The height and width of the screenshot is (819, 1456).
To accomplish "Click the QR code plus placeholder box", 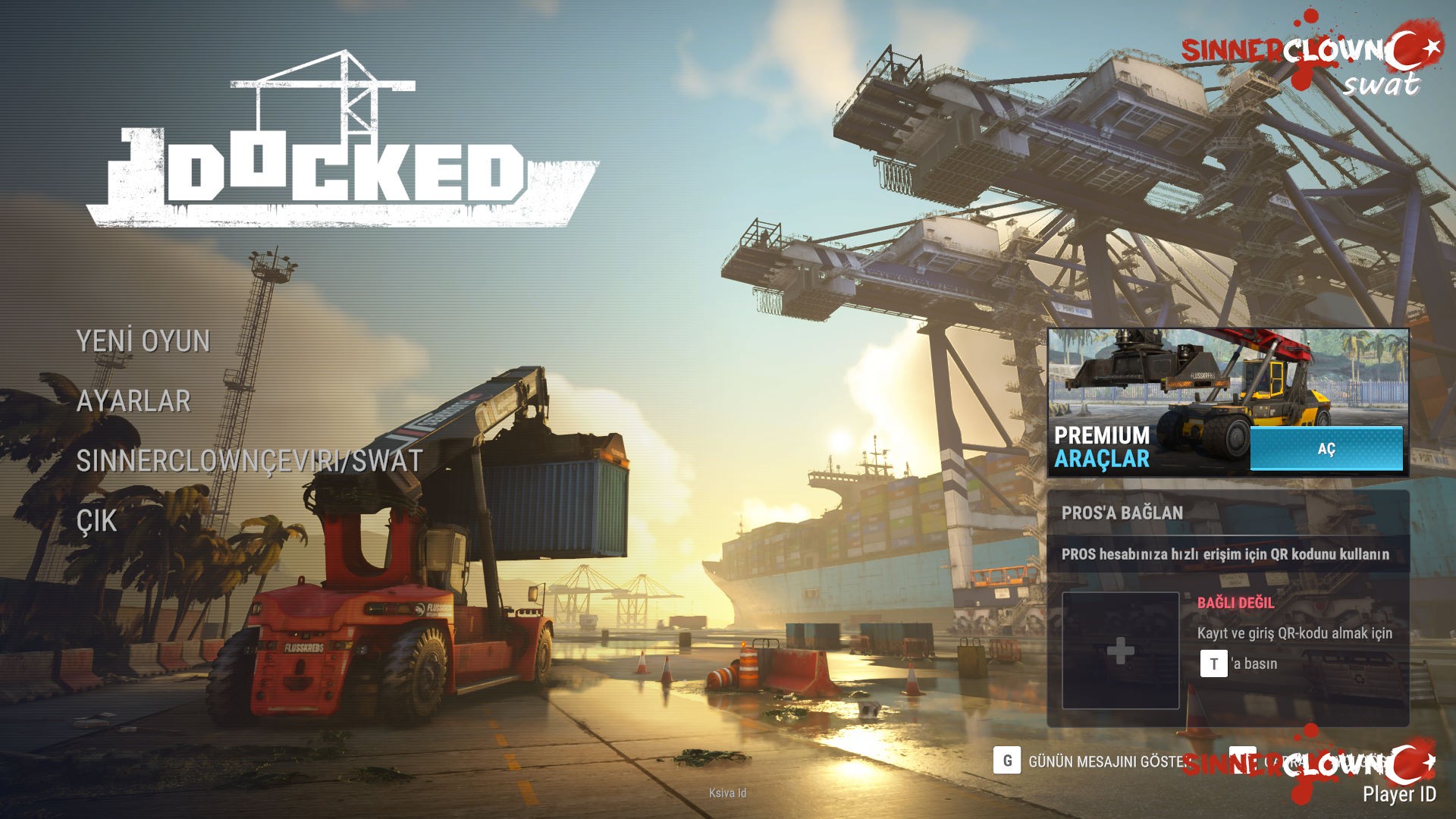I will coord(1120,651).
